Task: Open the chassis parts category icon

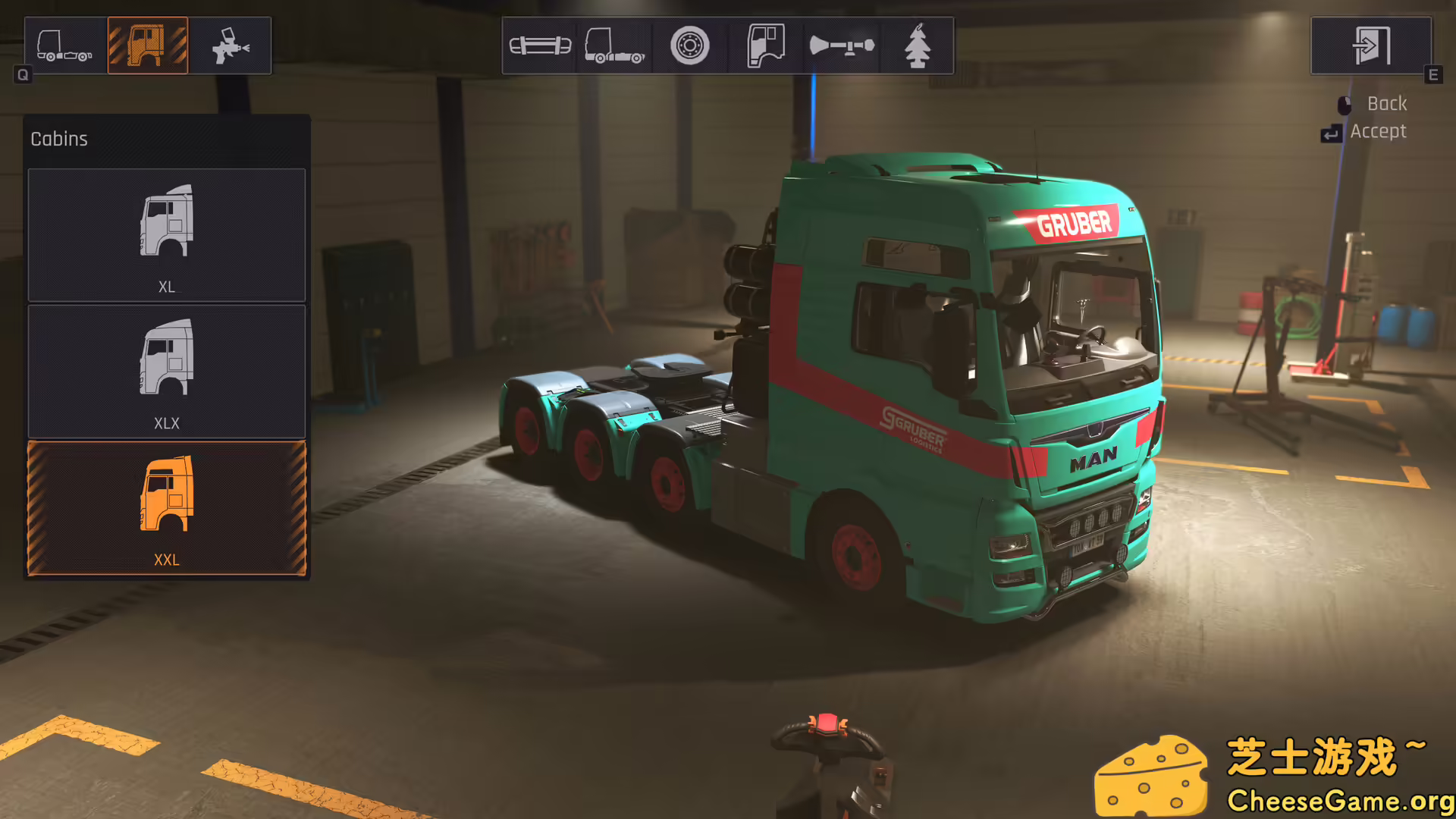Action: [x=615, y=45]
